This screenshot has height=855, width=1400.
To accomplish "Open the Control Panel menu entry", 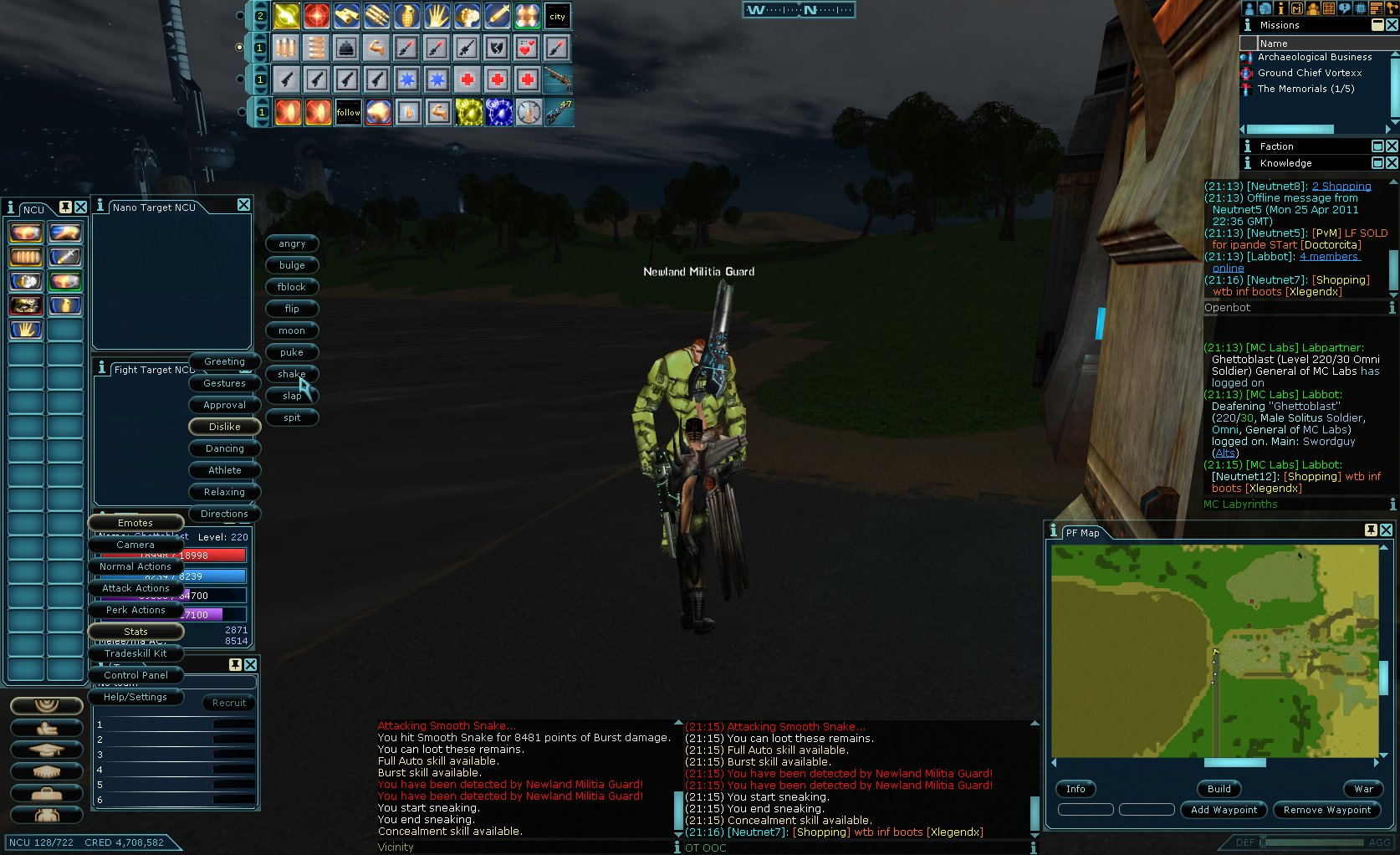I will (135, 675).
